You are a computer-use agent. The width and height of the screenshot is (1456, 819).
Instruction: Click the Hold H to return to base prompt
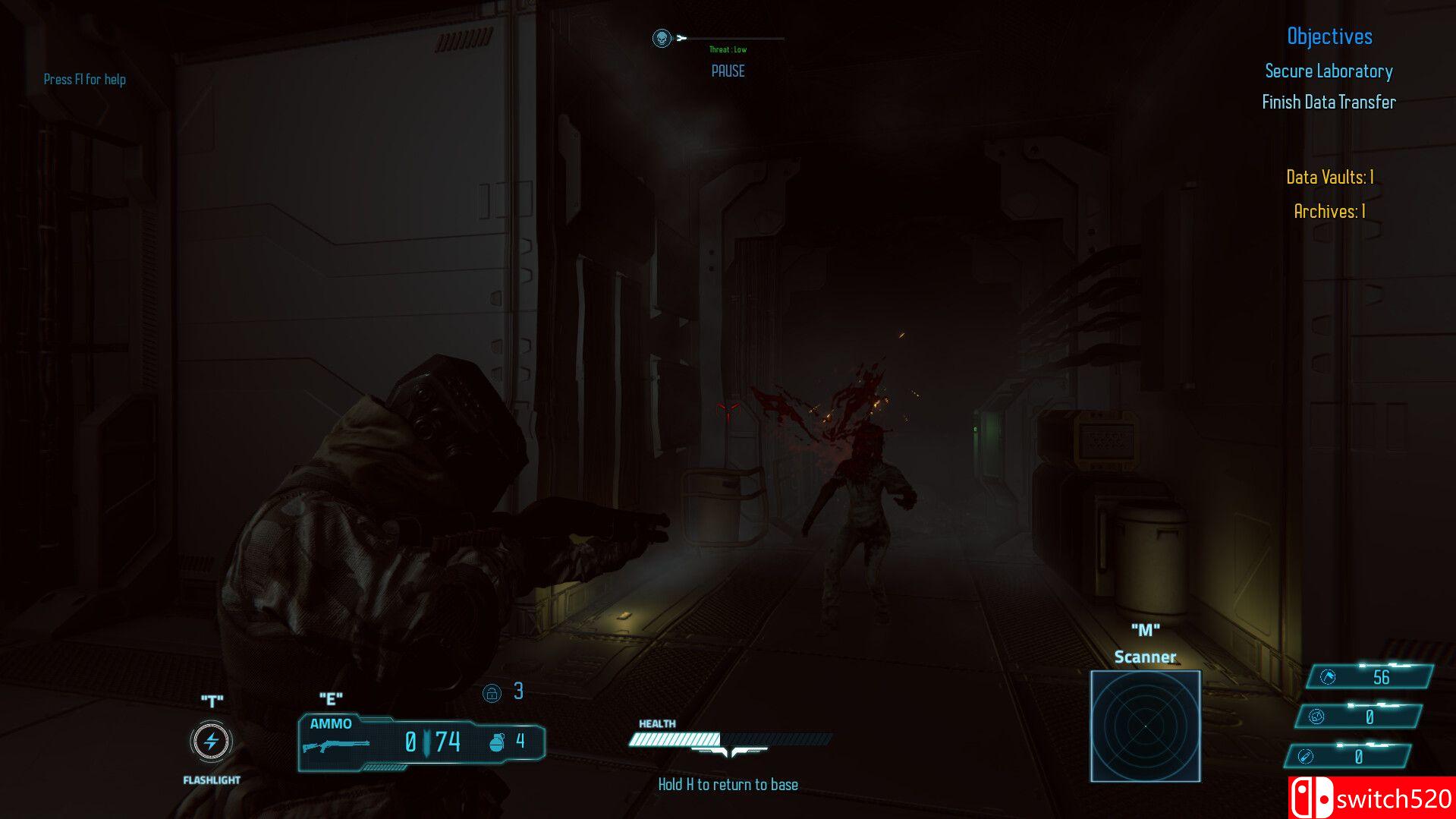[729, 783]
